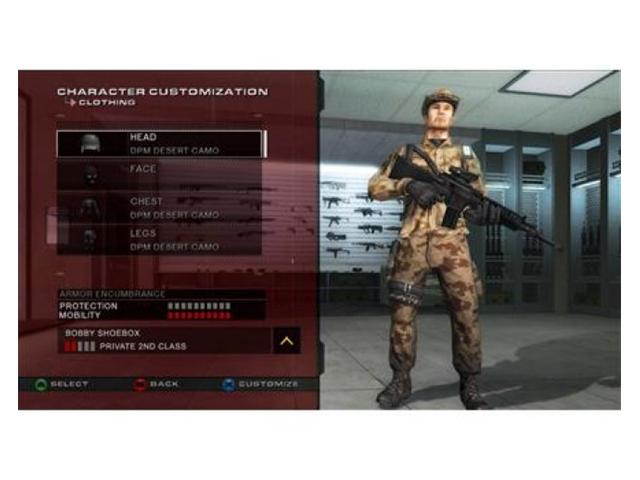Select the Legs clothing slot
This screenshot has height=480, width=640.
click(160, 239)
